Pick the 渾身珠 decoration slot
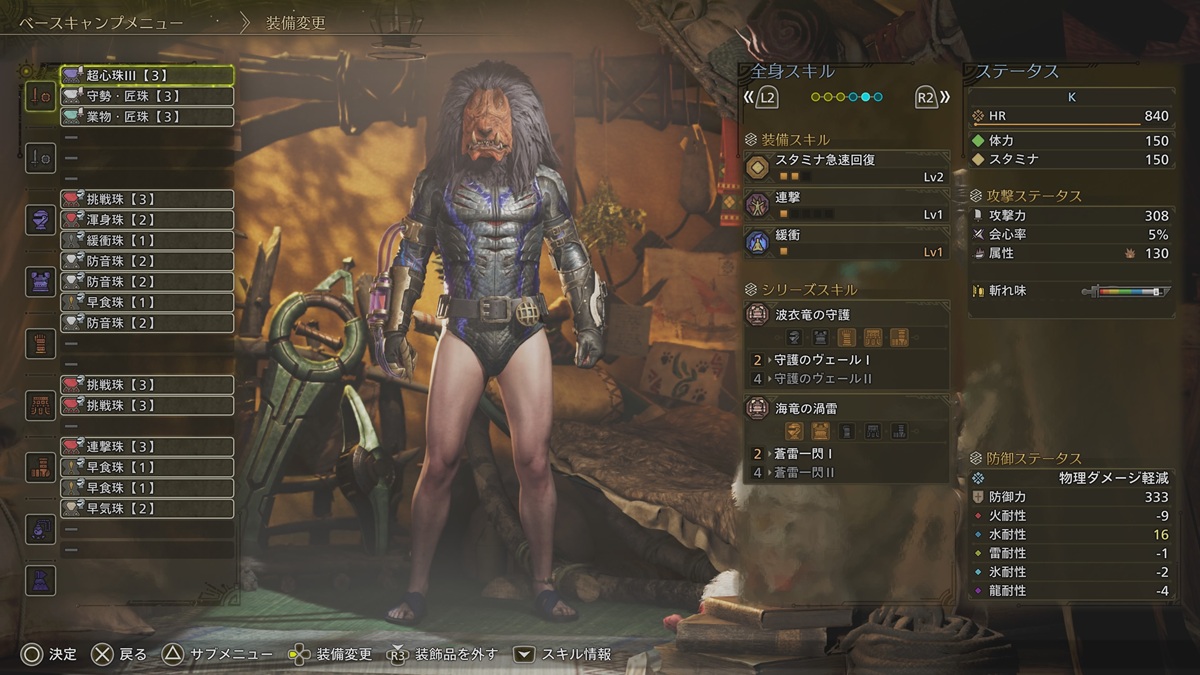 [x=147, y=220]
